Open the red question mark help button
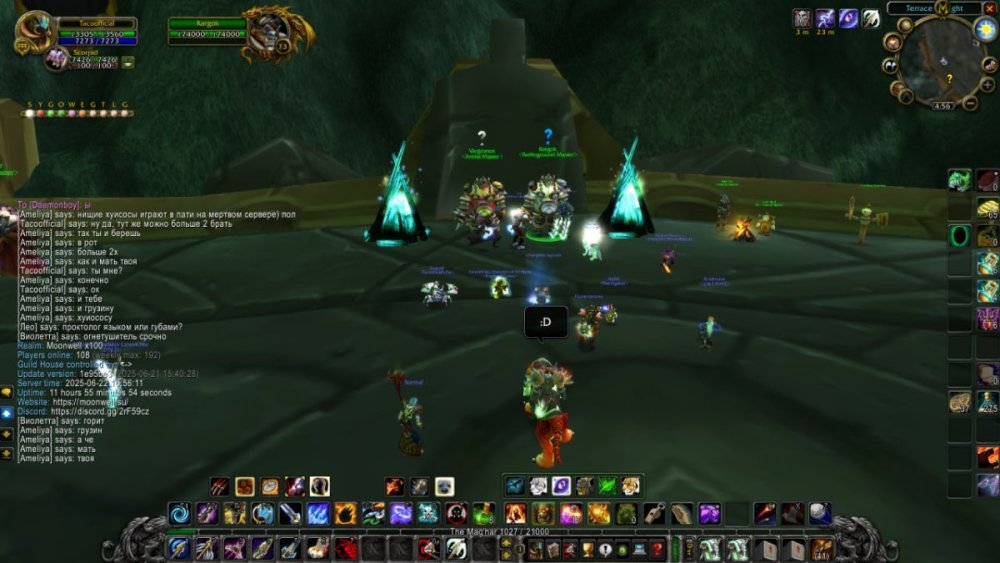Viewport: 1000px width, 563px height. pyautogui.click(x=657, y=549)
